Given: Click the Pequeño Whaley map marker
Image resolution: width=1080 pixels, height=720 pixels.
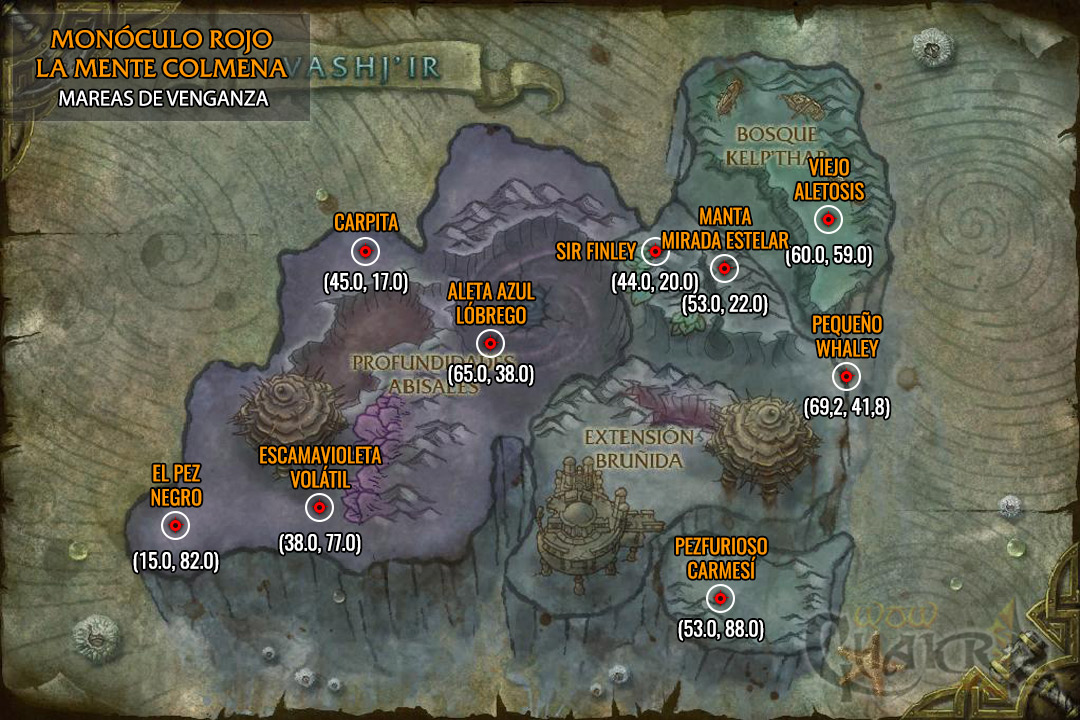Looking at the screenshot, I should click(846, 376).
